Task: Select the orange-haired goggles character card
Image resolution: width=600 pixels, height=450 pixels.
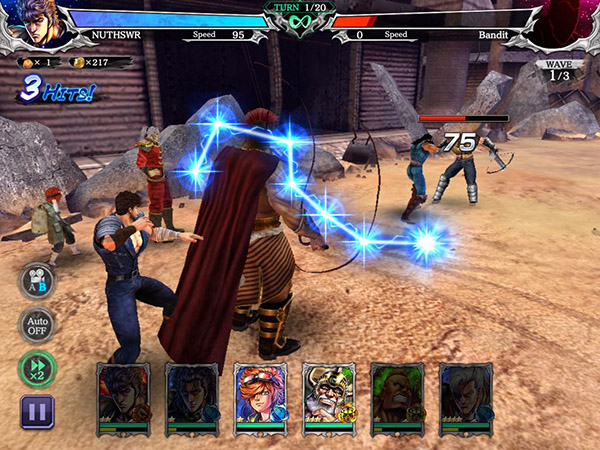Action: click(260, 399)
